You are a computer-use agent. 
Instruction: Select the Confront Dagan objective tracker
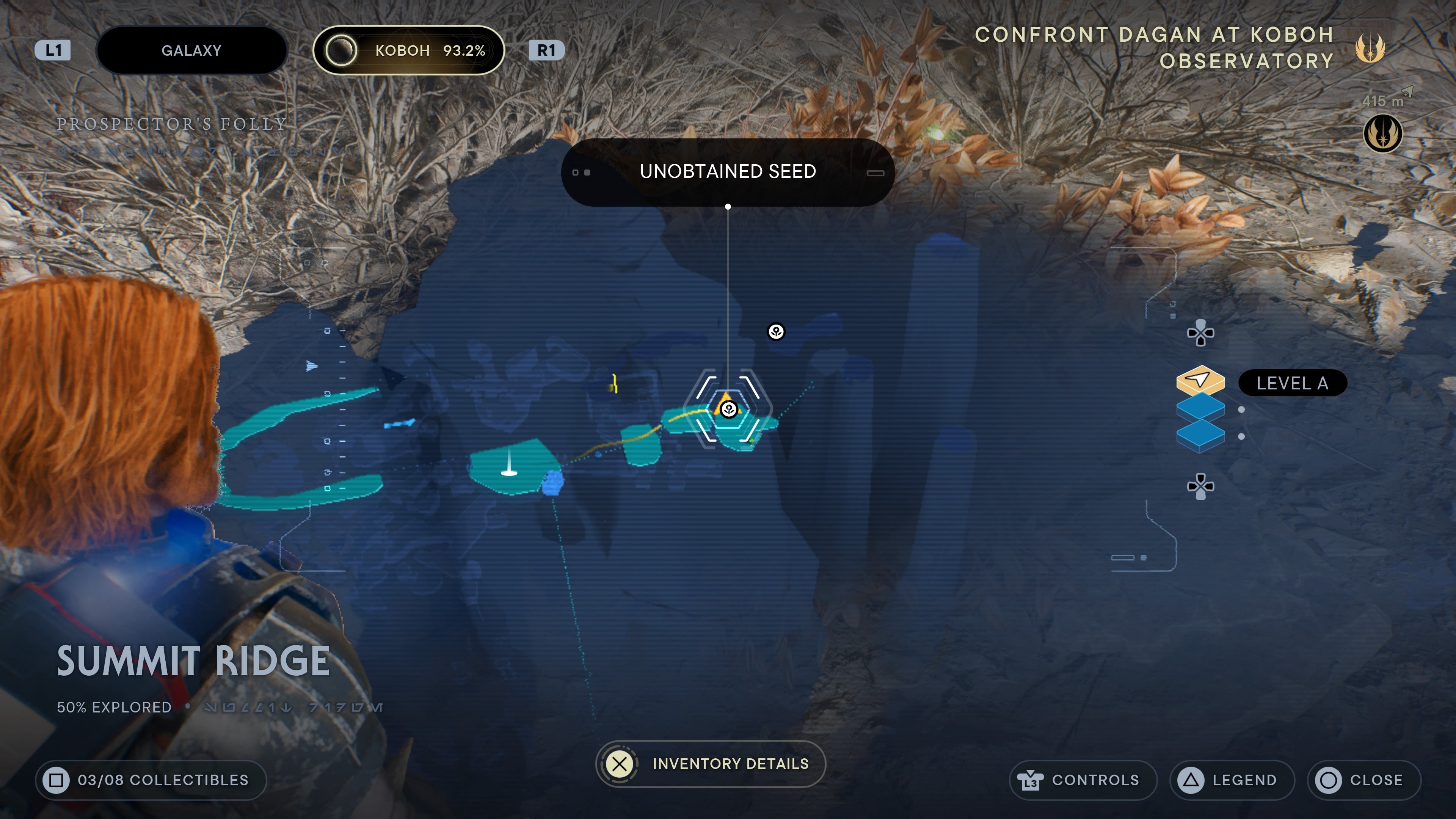(x=1154, y=48)
